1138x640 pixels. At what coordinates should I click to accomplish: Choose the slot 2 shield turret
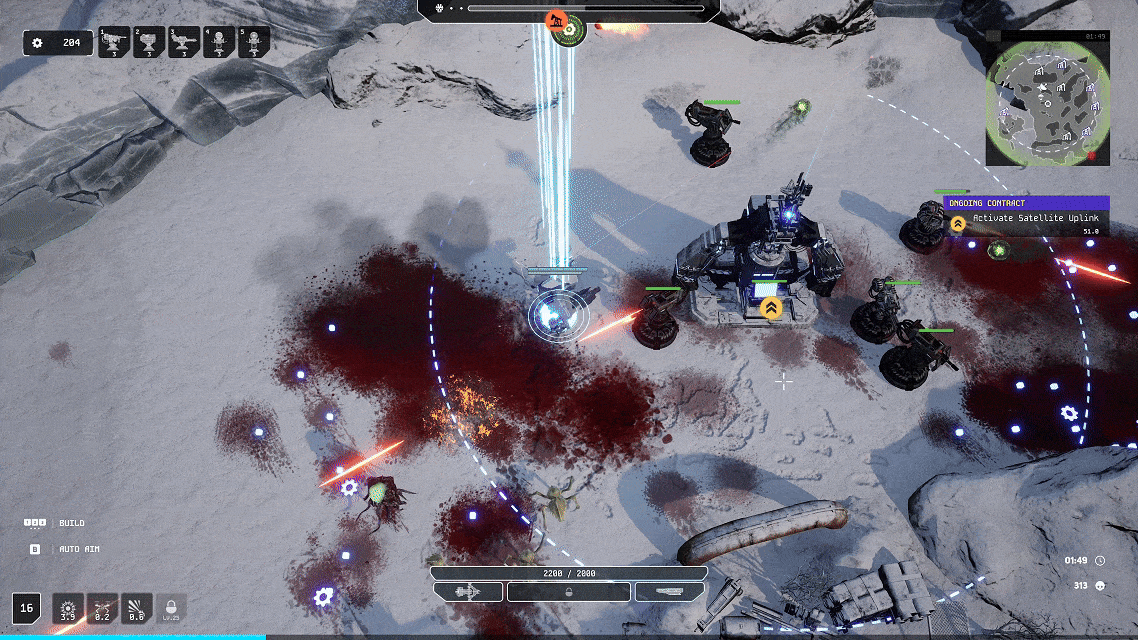point(150,43)
